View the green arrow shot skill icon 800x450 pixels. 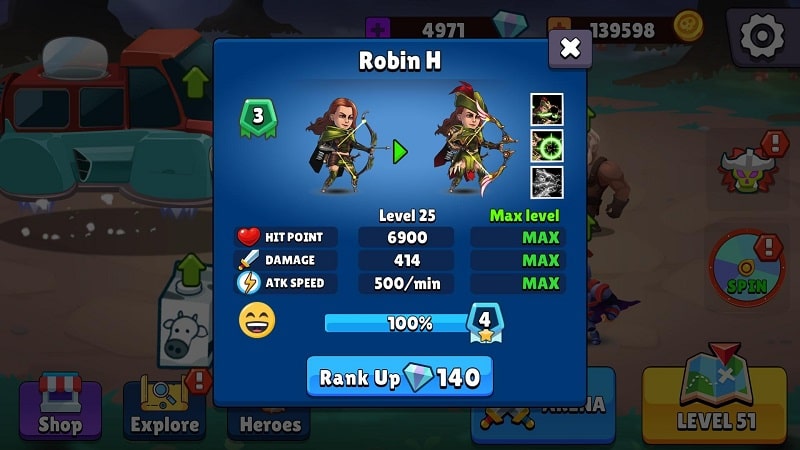(546, 109)
